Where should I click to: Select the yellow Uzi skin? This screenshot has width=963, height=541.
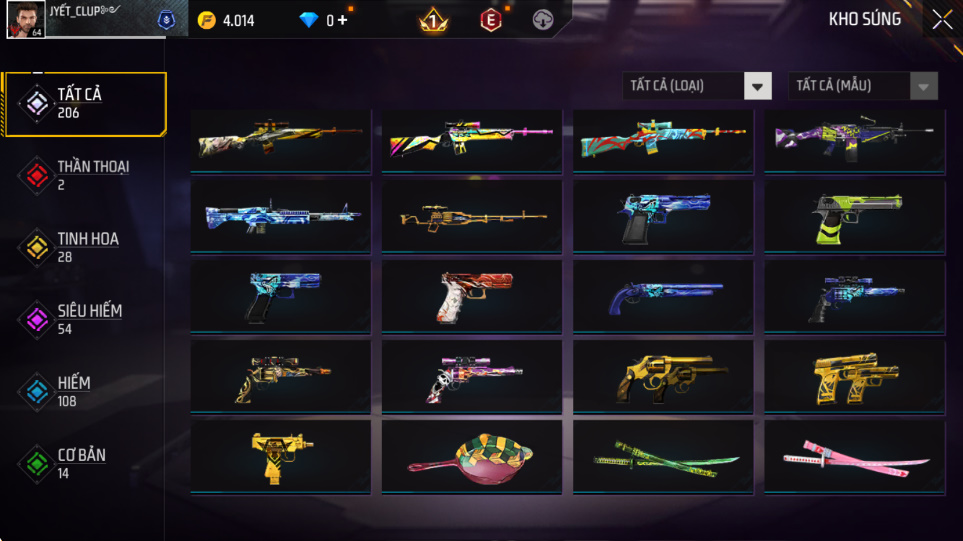(x=280, y=456)
